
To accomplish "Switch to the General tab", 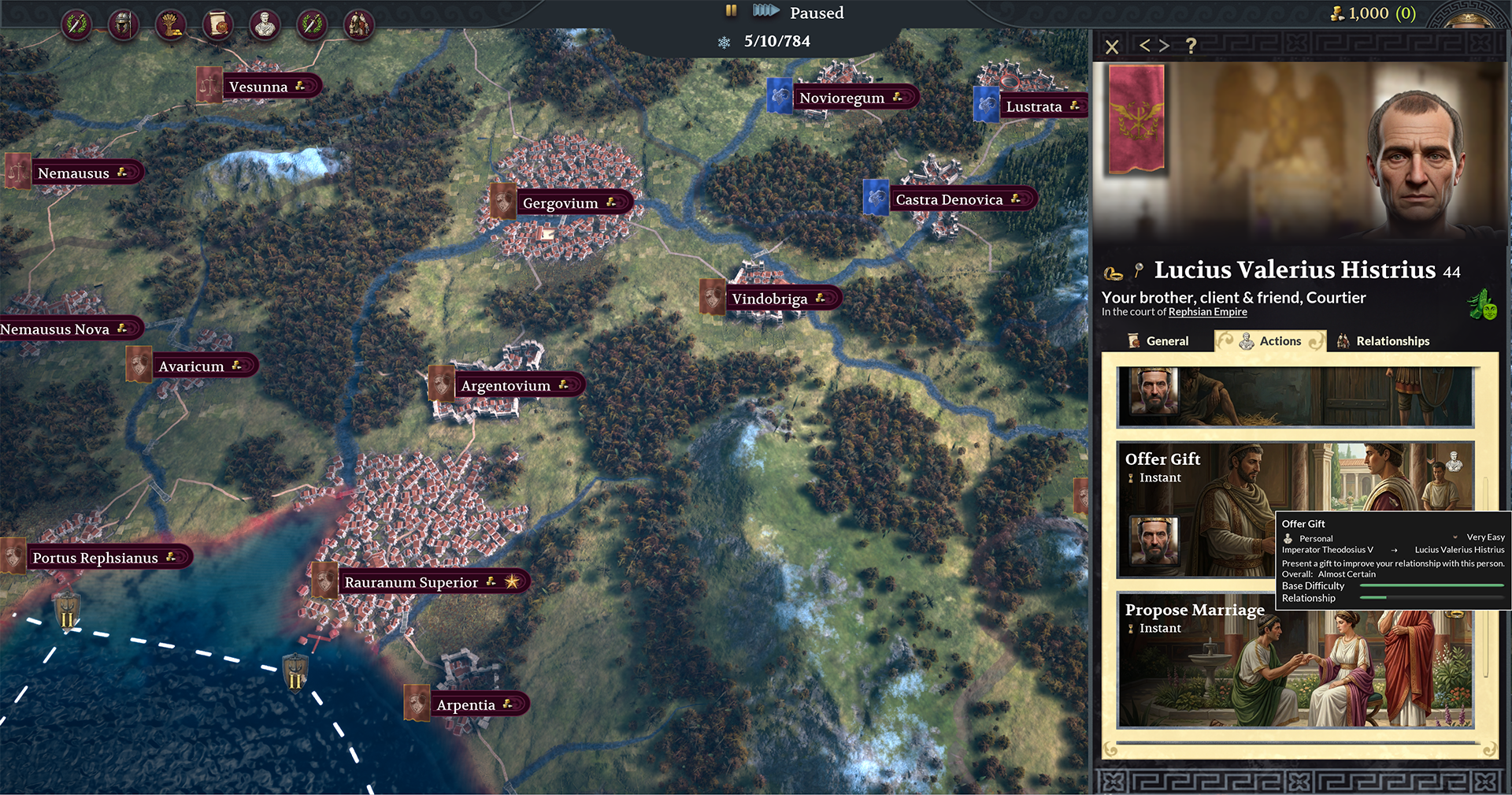I will click(1158, 341).
